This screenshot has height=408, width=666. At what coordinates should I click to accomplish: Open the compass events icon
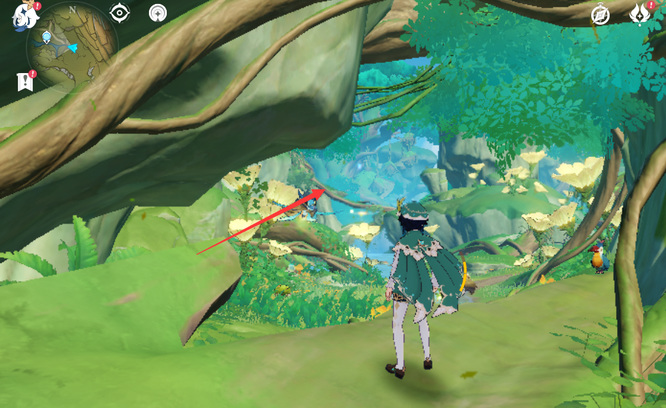pos(600,14)
